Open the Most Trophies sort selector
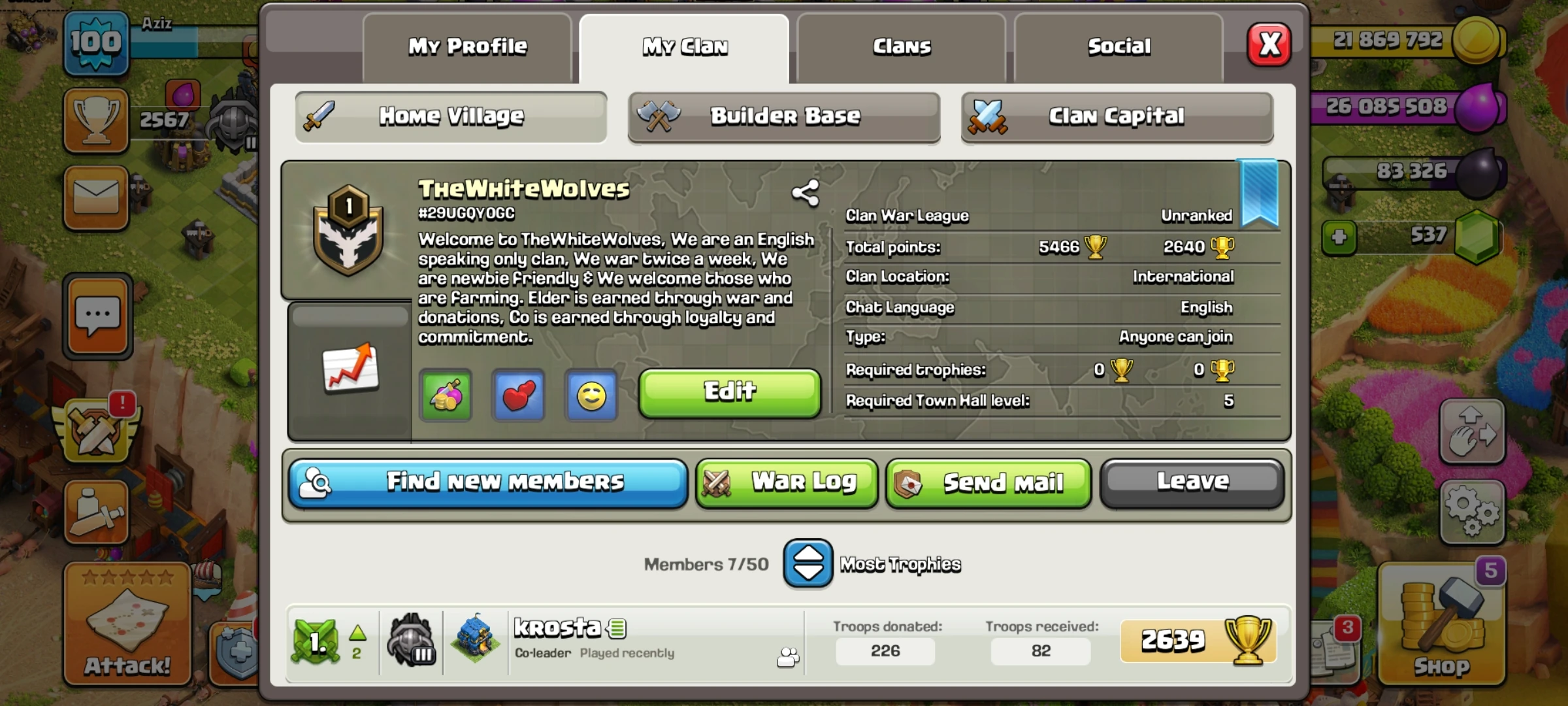The width and height of the screenshot is (1568, 706). (x=808, y=563)
